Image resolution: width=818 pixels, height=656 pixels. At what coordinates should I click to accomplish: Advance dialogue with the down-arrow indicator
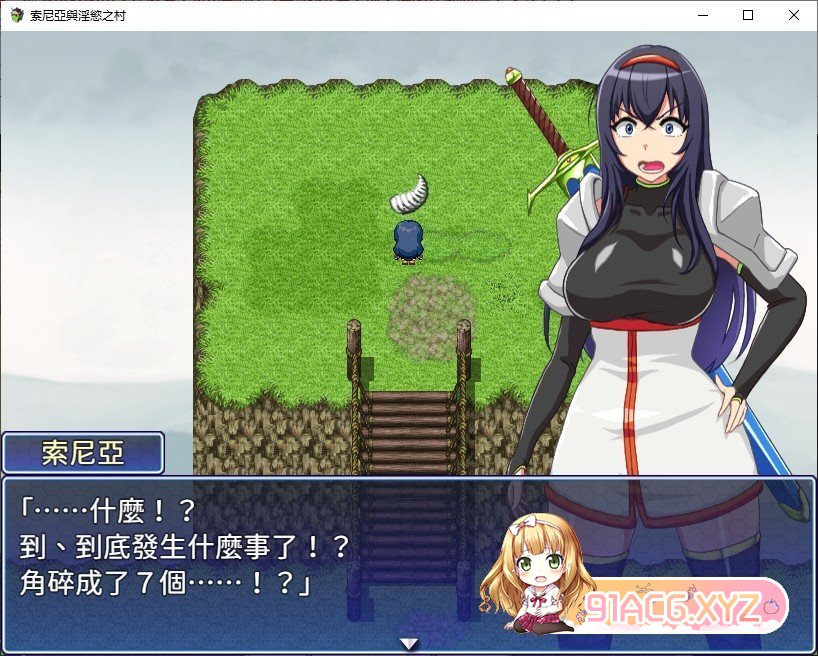click(408, 643)
